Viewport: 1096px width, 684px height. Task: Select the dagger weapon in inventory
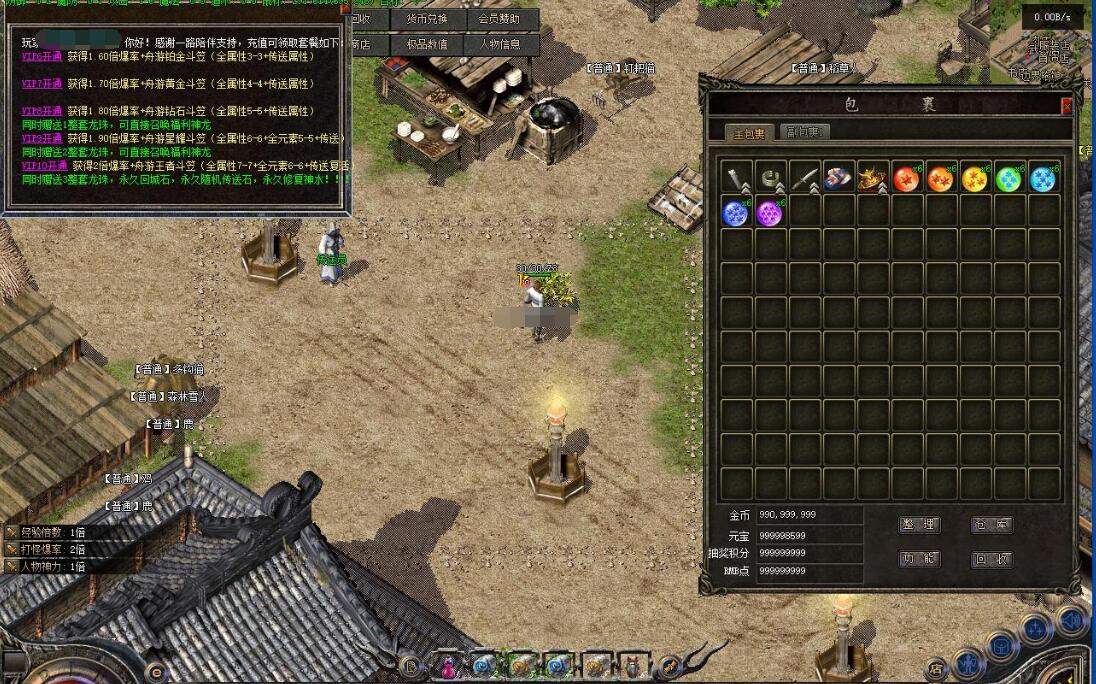point(805,179)
